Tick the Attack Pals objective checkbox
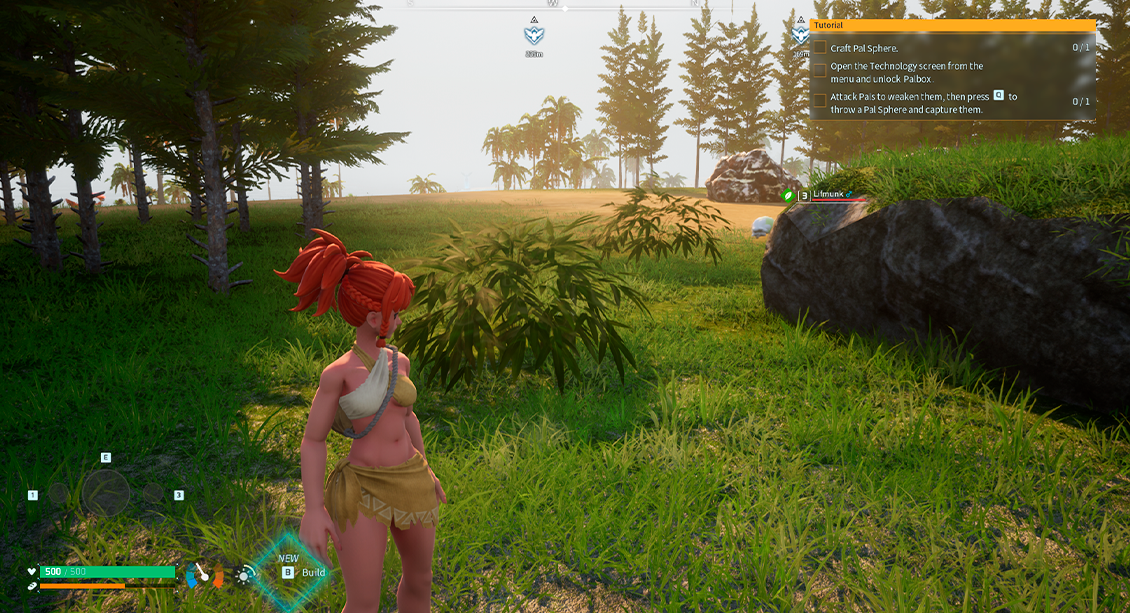1130x613 pixels. [x=820, y=101]
